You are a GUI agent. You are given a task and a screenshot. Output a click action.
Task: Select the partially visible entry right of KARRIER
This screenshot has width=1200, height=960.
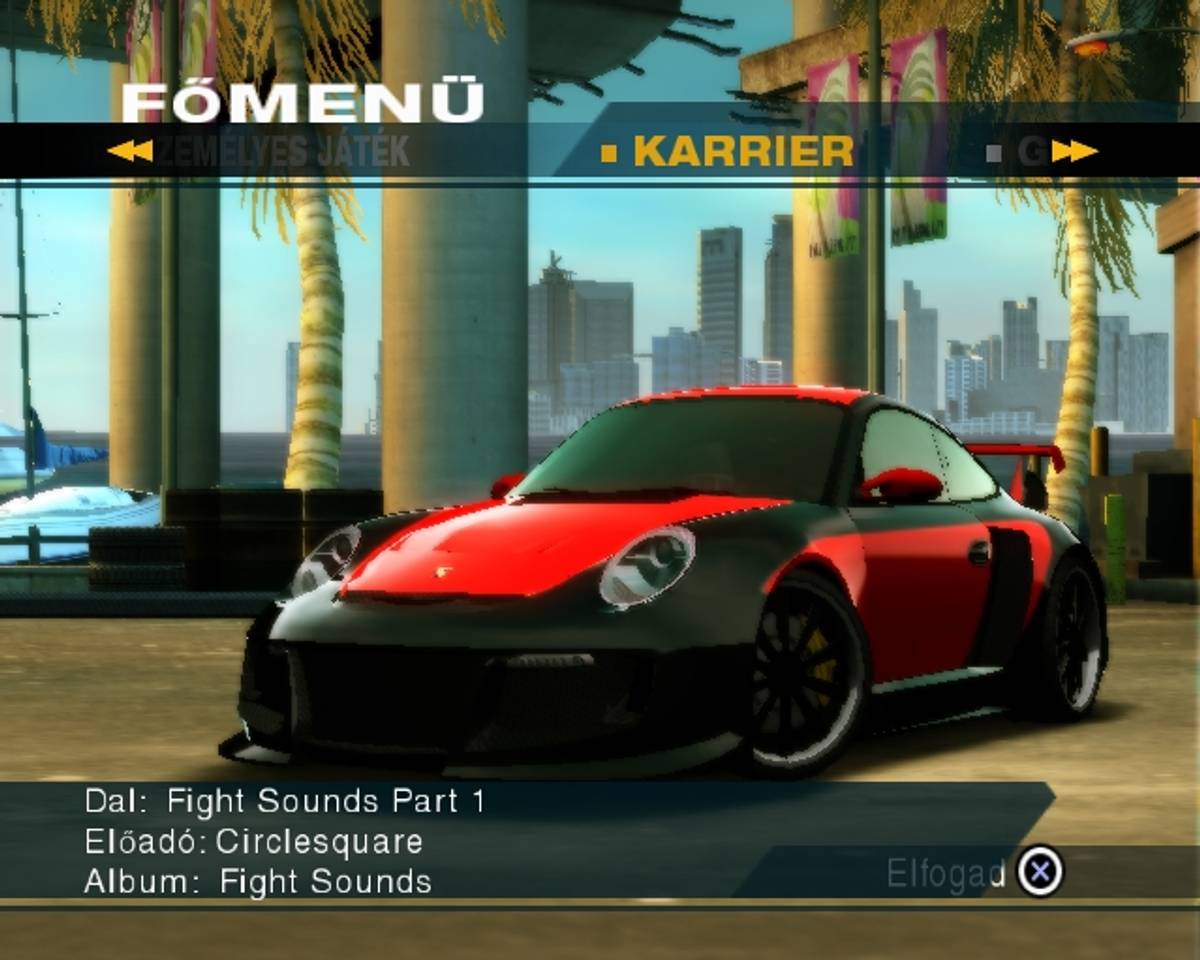(x=1030, y=151)
